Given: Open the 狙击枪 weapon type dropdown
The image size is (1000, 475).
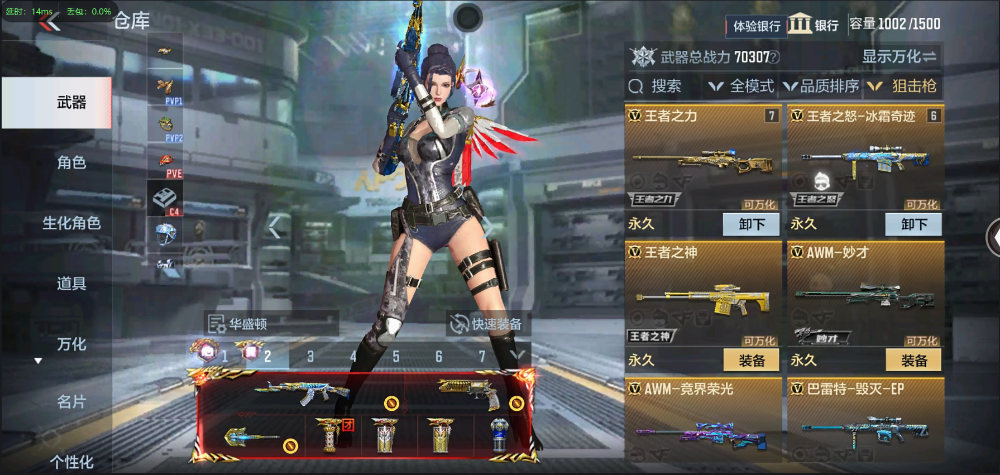Looking at the screenshot, I should pos(902,86).
